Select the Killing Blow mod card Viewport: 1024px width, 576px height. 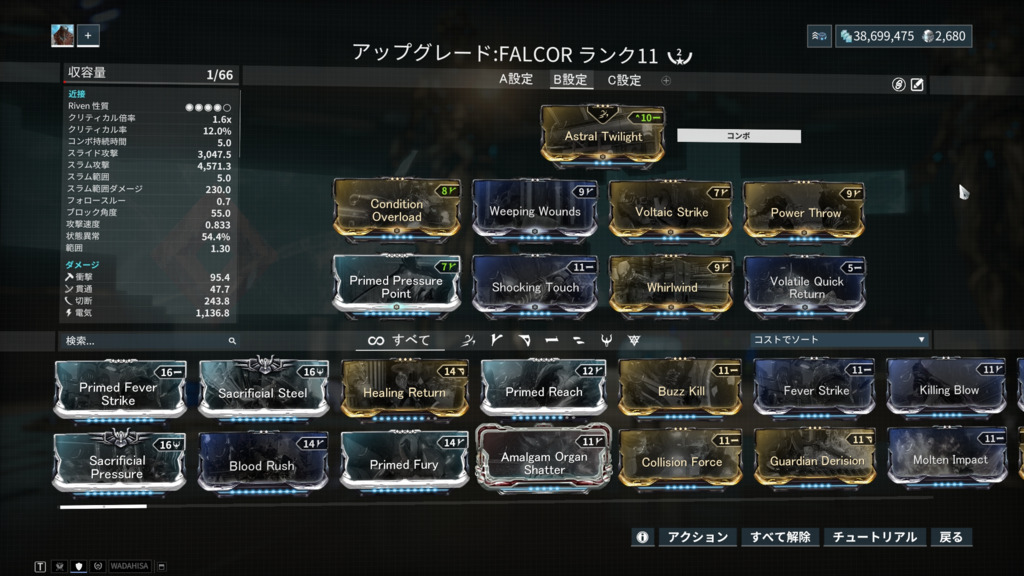tap(950, 391)
